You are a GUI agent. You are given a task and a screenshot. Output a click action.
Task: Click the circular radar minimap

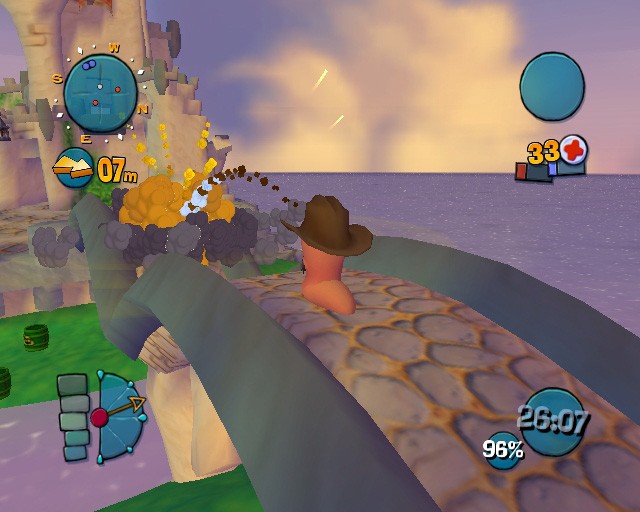[x=100, y=92]
